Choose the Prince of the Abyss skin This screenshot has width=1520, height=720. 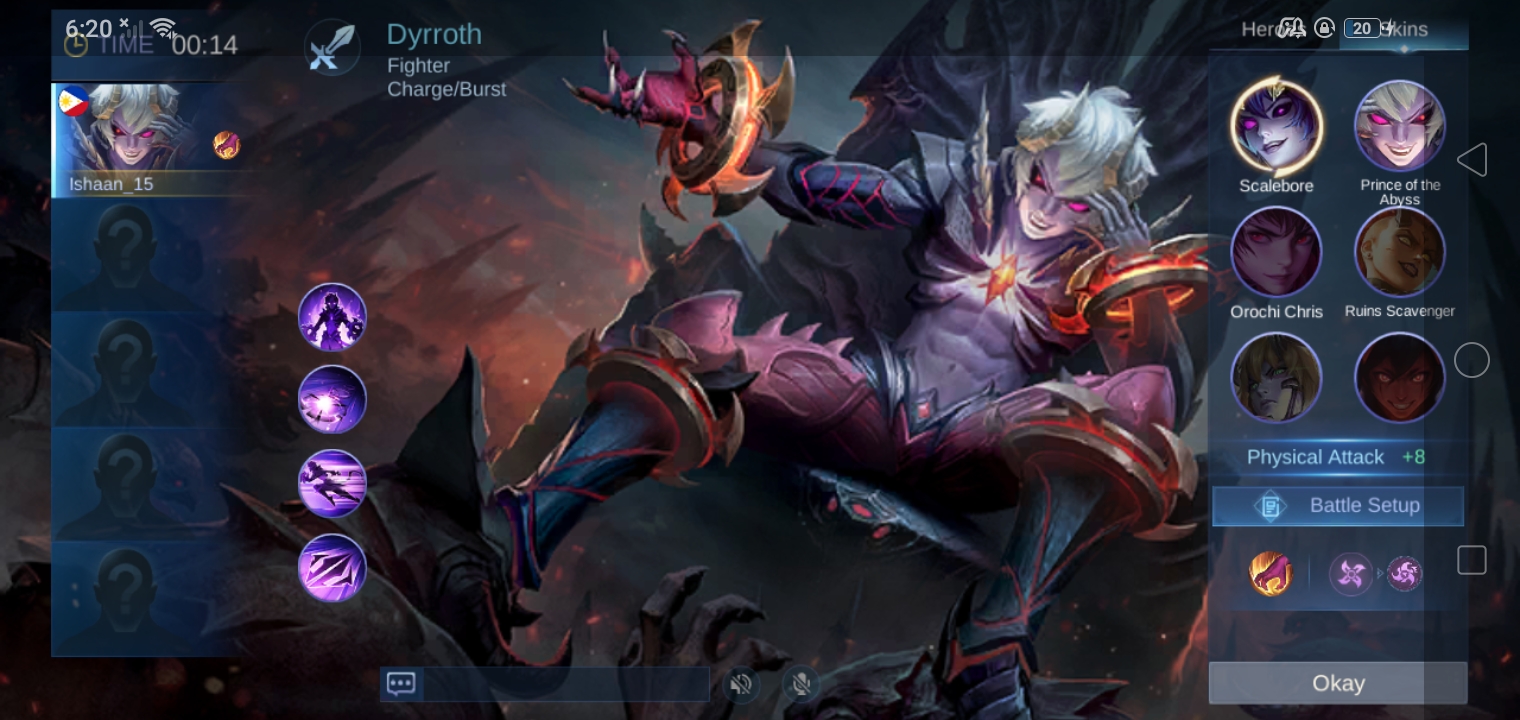click(x=1399, y=128)
